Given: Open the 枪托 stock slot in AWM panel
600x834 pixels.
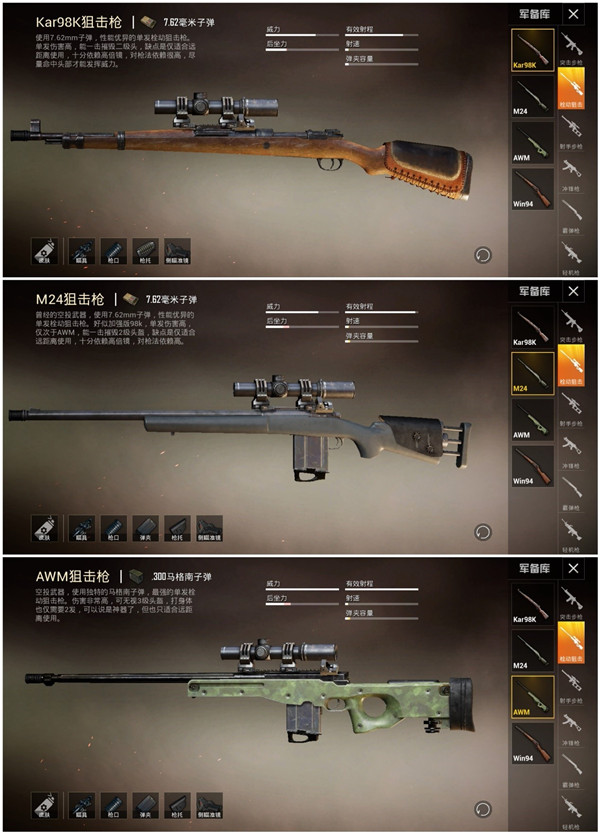Looking at the screenshot, I should click(177, 806).
